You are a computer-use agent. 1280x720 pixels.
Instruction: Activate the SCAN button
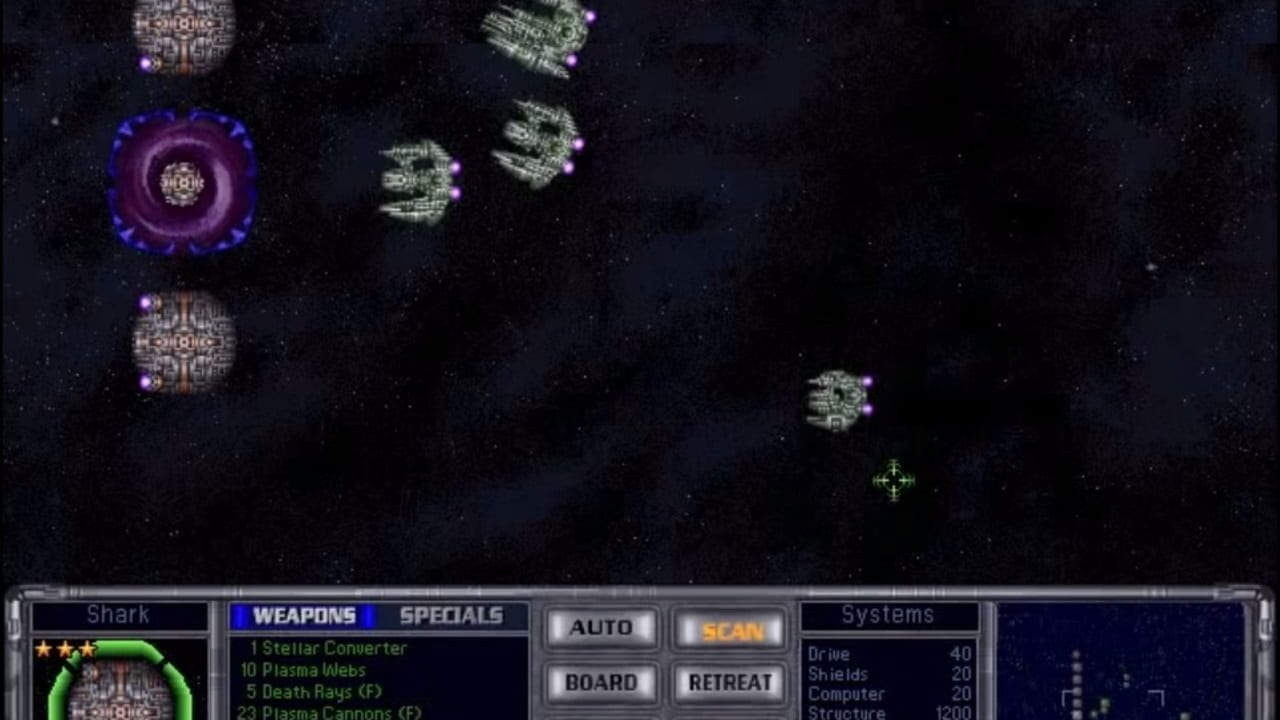[x=732, y=630]
